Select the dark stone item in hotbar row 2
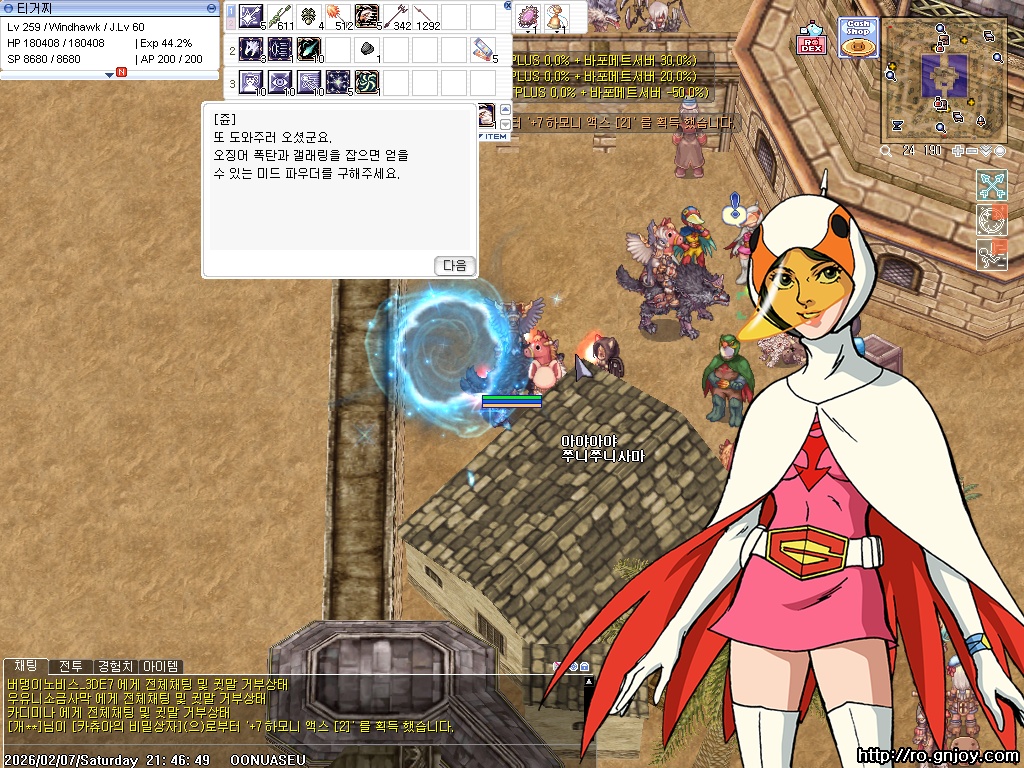Image resolution: width=1024 pixels, height=768 pixels. click(x=367, y=49)
